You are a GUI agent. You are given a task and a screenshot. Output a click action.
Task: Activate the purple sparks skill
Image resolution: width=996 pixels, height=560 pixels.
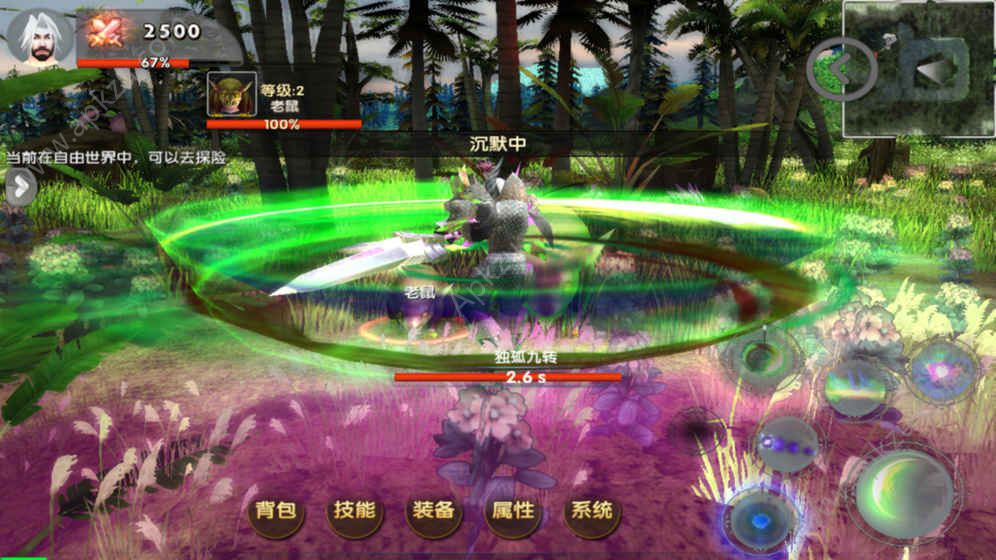point(787,443)
